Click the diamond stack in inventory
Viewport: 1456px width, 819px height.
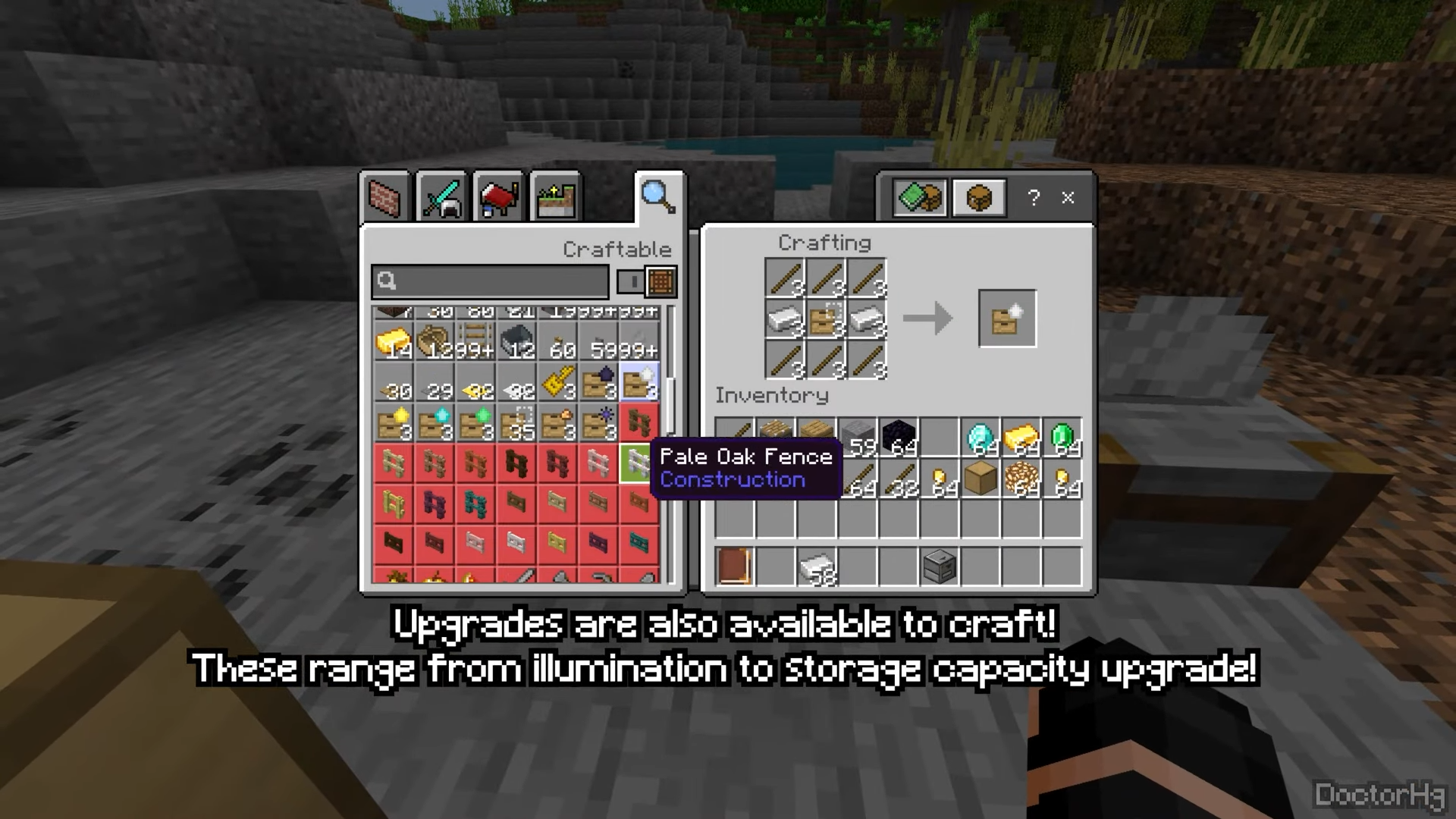(x=981, y=438)
